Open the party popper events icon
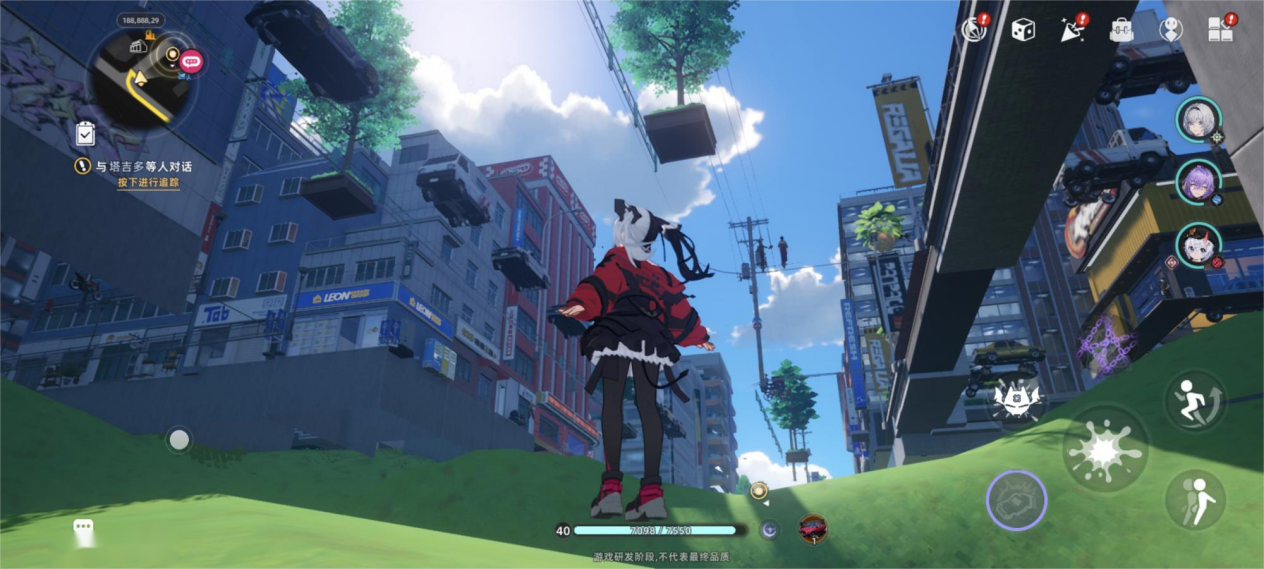This screenshot has width=1264, height=569. (x=1073, y=30)
